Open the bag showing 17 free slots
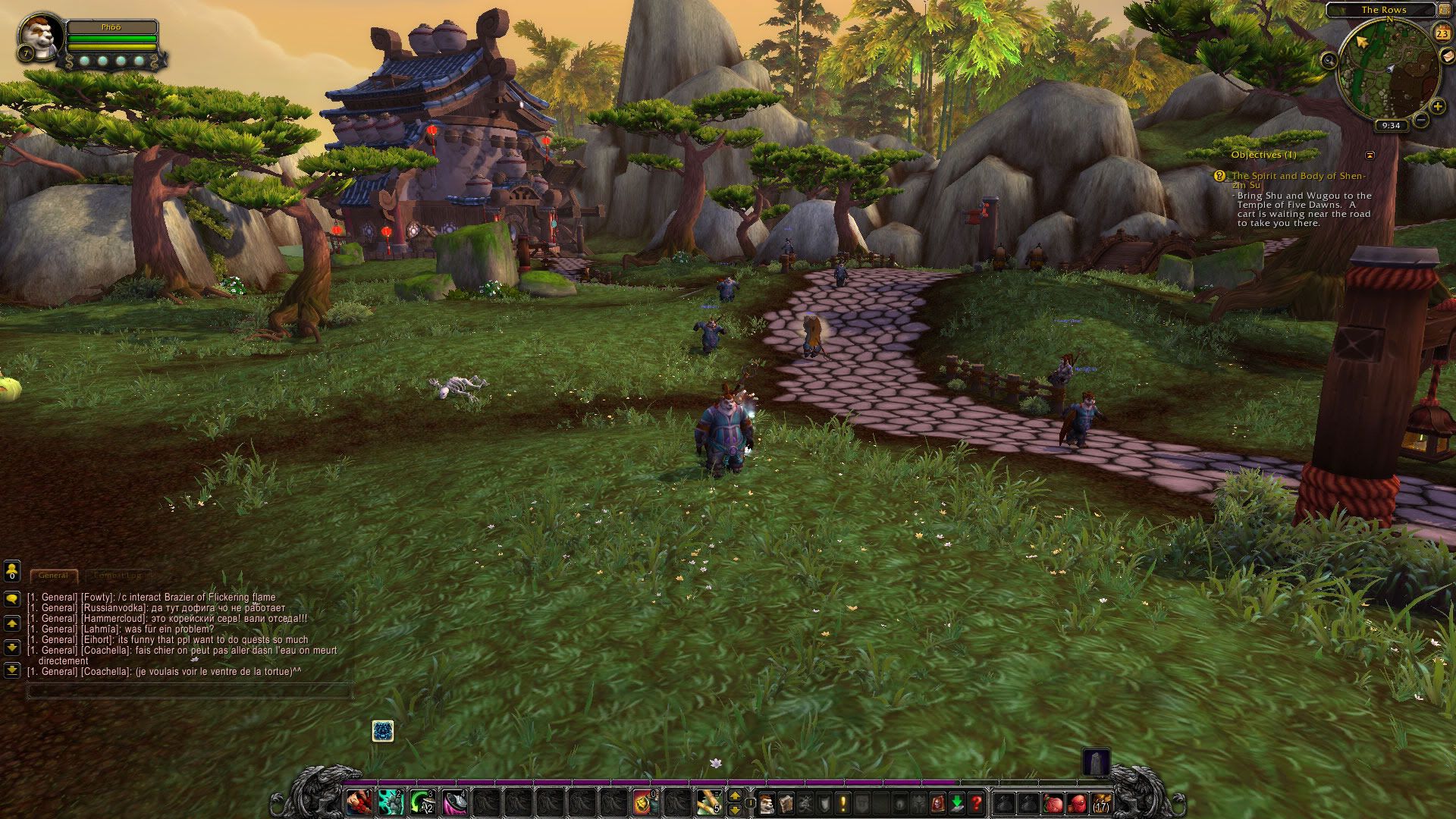Image resolution: width=1456 pixels, height=819 pixels. [1100, 802]
